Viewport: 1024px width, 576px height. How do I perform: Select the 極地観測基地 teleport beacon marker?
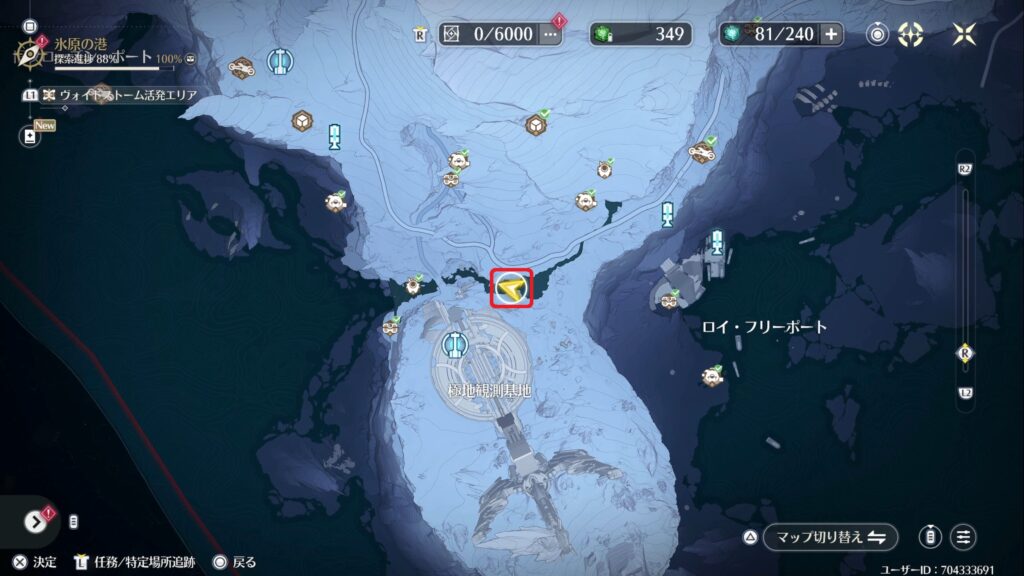456,345
